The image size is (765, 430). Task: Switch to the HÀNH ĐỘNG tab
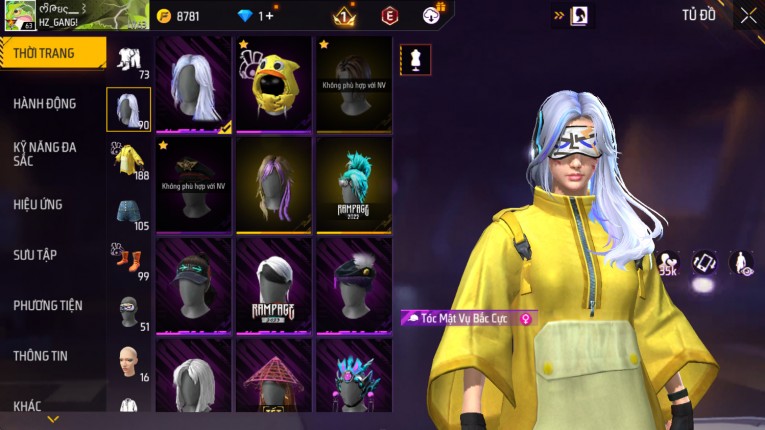click(x=46, y=104)
